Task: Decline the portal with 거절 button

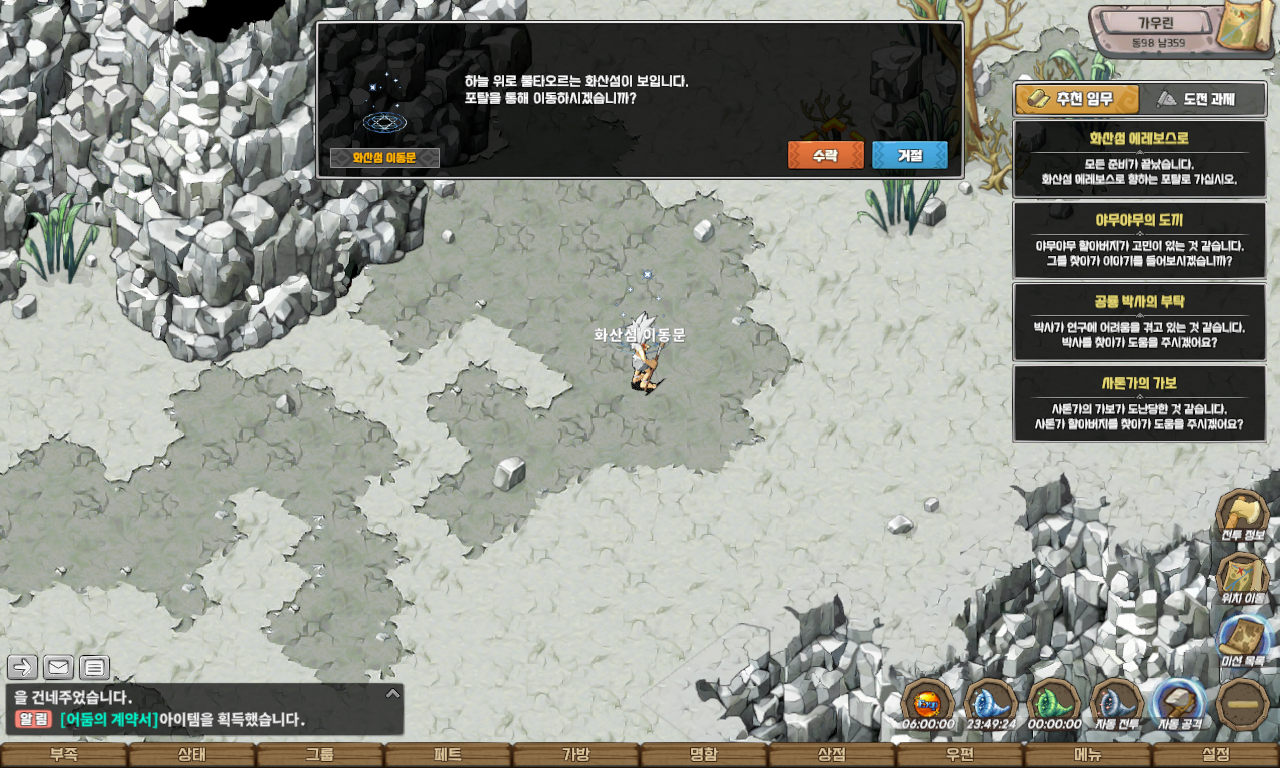Action: tap(909, 155)
